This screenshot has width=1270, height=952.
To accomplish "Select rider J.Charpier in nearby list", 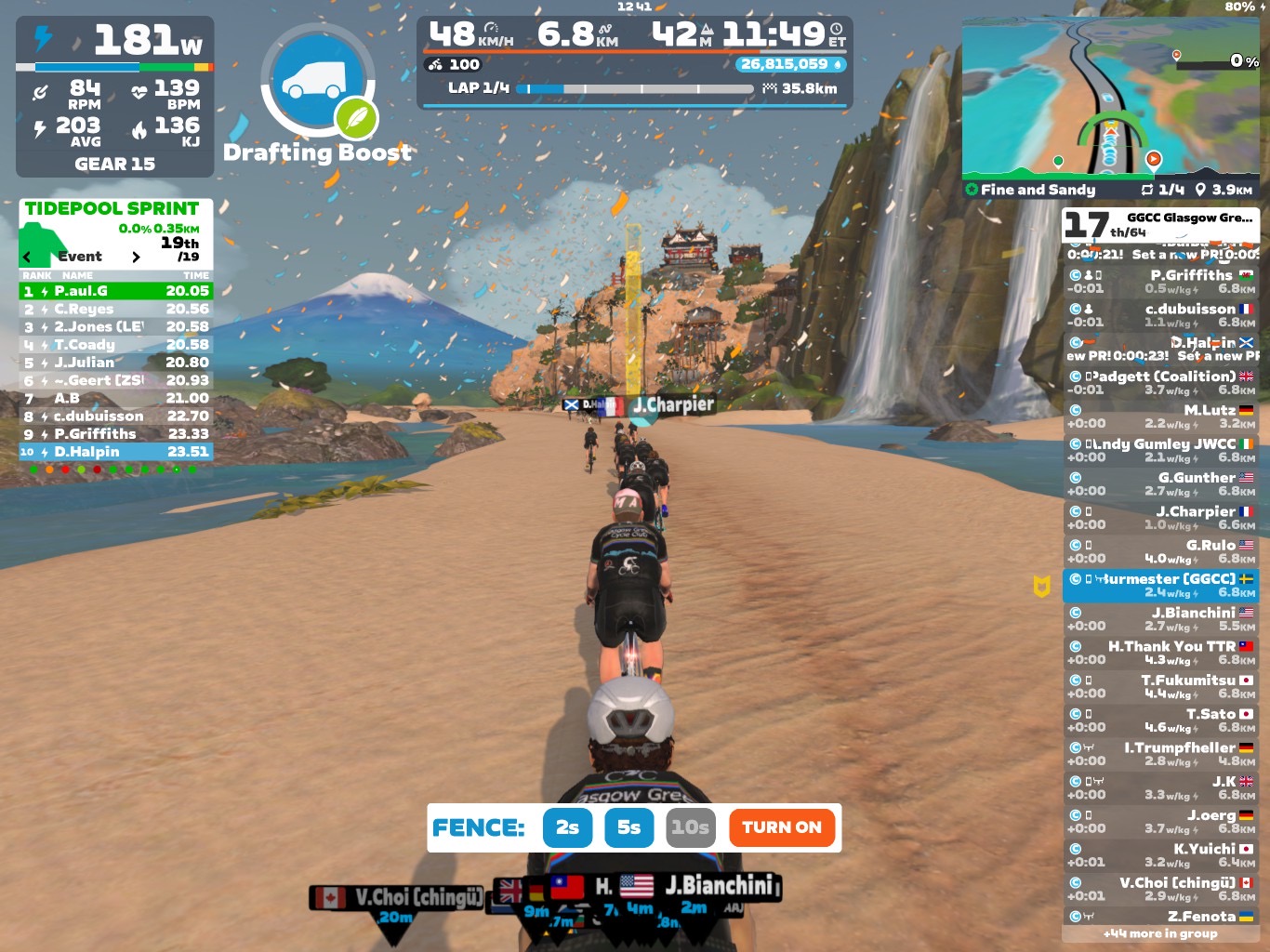I will pyautogui.click(x=1160, y=518).
